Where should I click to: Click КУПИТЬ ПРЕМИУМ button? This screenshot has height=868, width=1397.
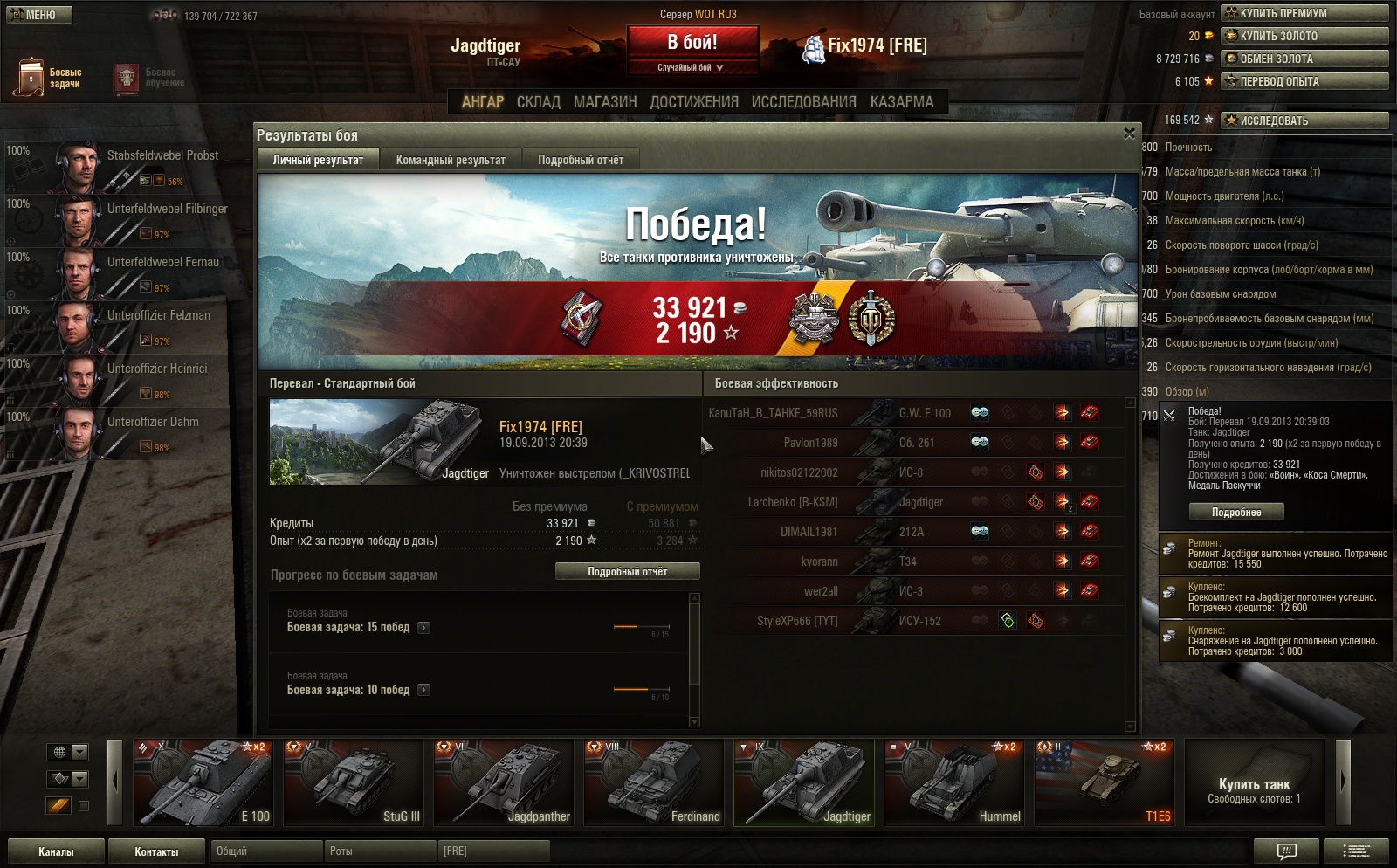[1304, 13]
